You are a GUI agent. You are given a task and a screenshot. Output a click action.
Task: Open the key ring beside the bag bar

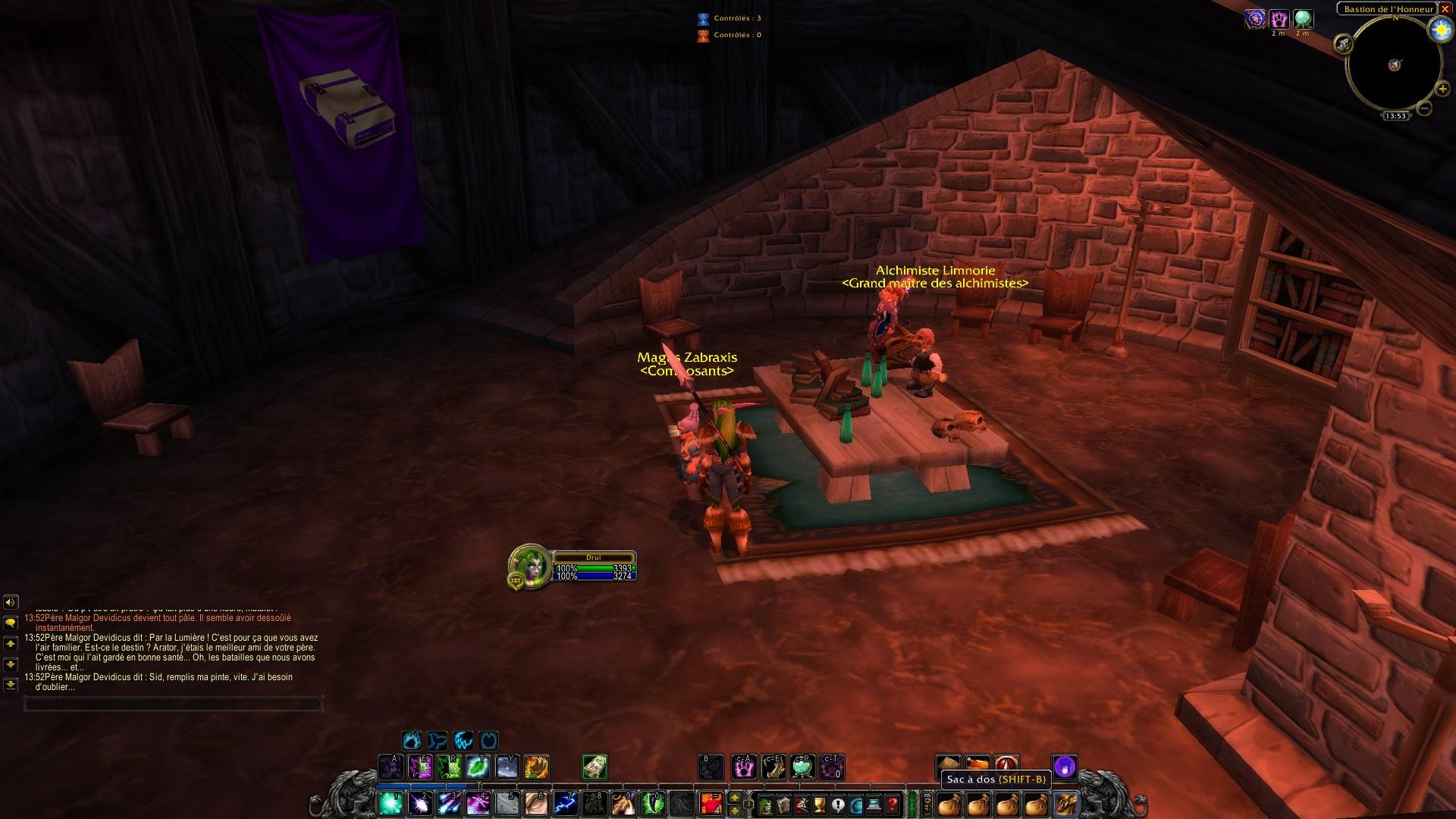pos(926,804)
